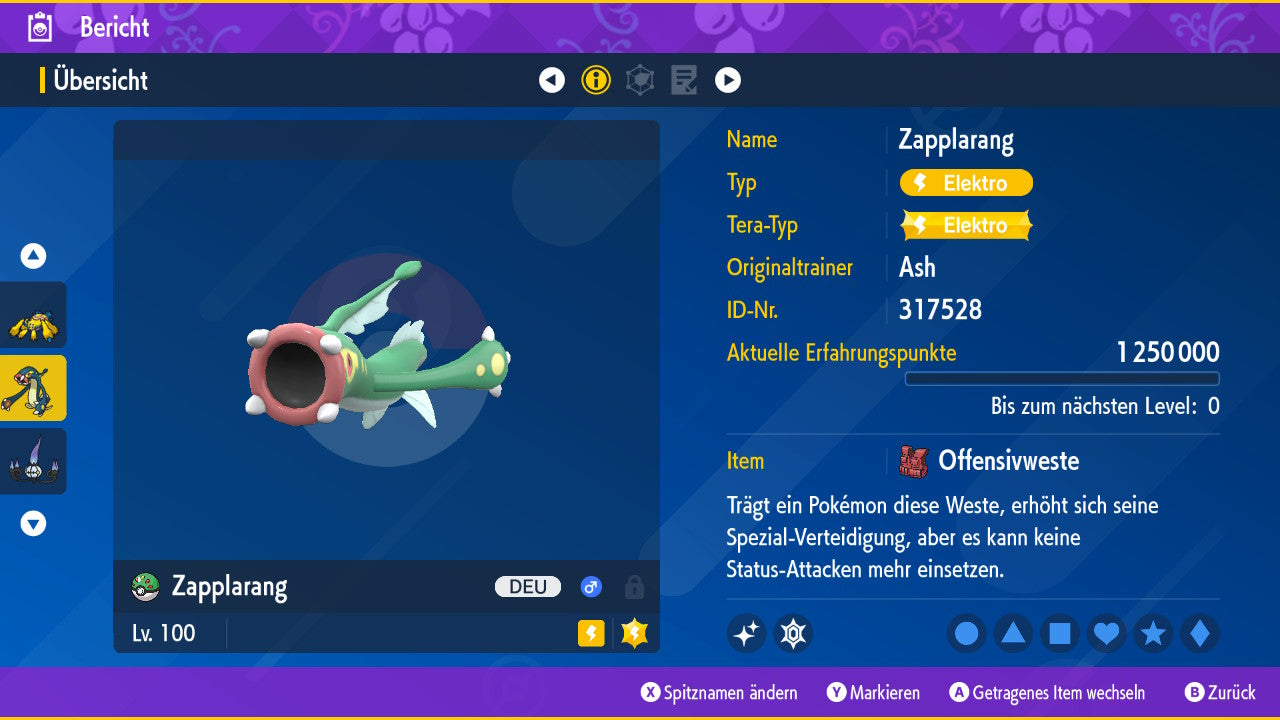The height and width of the screenshot is (720, 1280).
Task: Select the dark candle Pokémon thumbnail
Action: coord(33,461)
